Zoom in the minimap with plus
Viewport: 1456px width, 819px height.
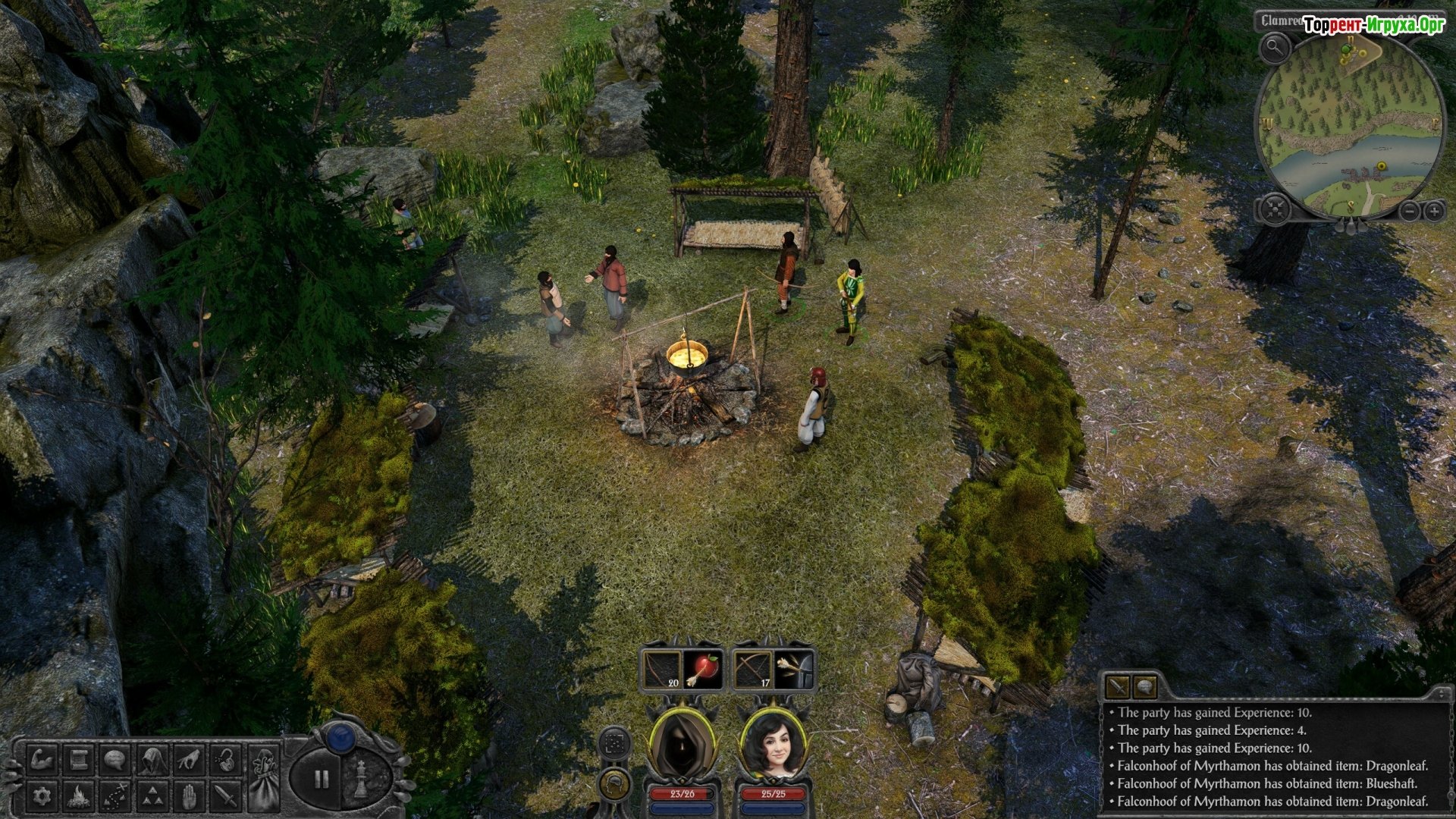point(1434,211)
